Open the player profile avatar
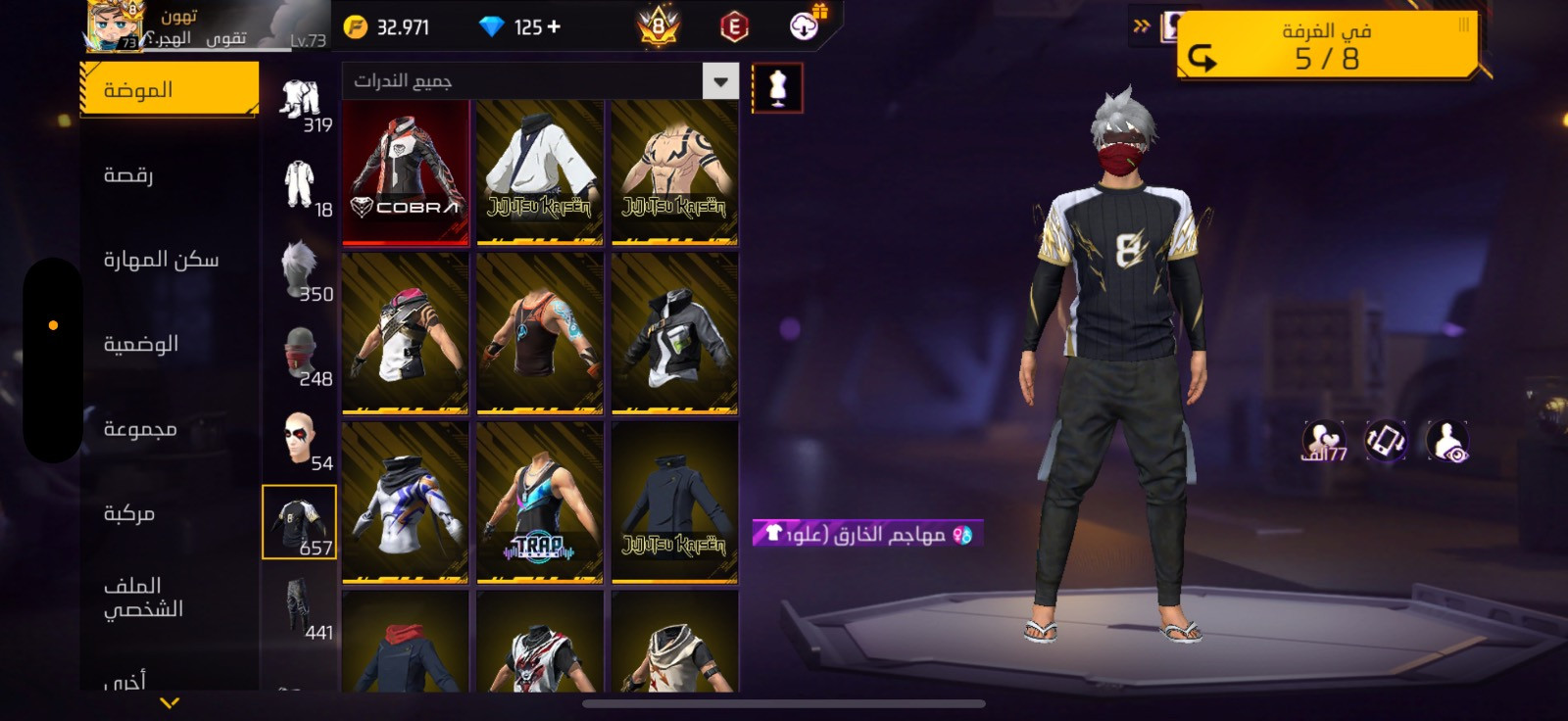 pyautogui.click(x=115, y=26)
